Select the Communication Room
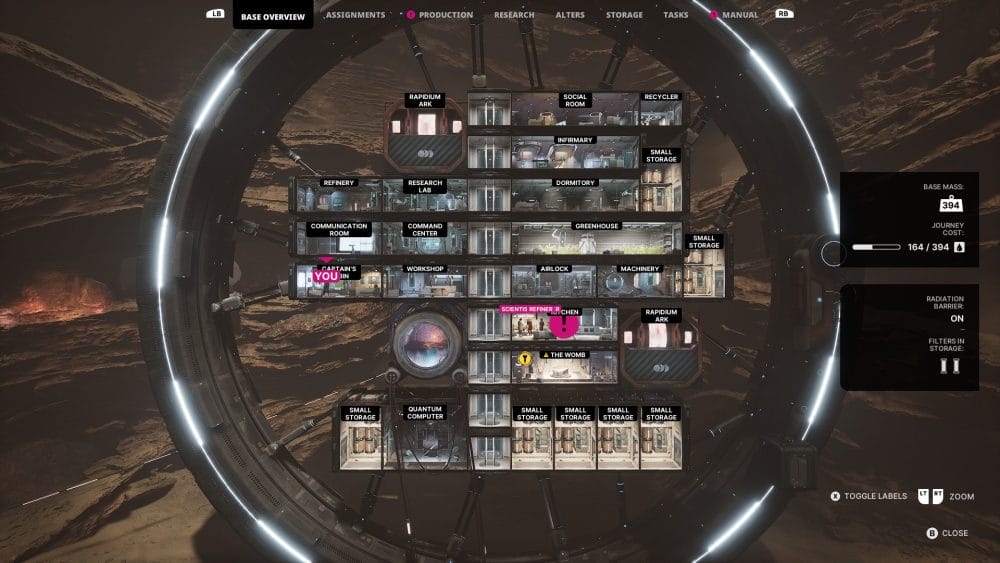Image resolution: width=1000 pixels, height=563 pixels. click(x=340, y=238)
